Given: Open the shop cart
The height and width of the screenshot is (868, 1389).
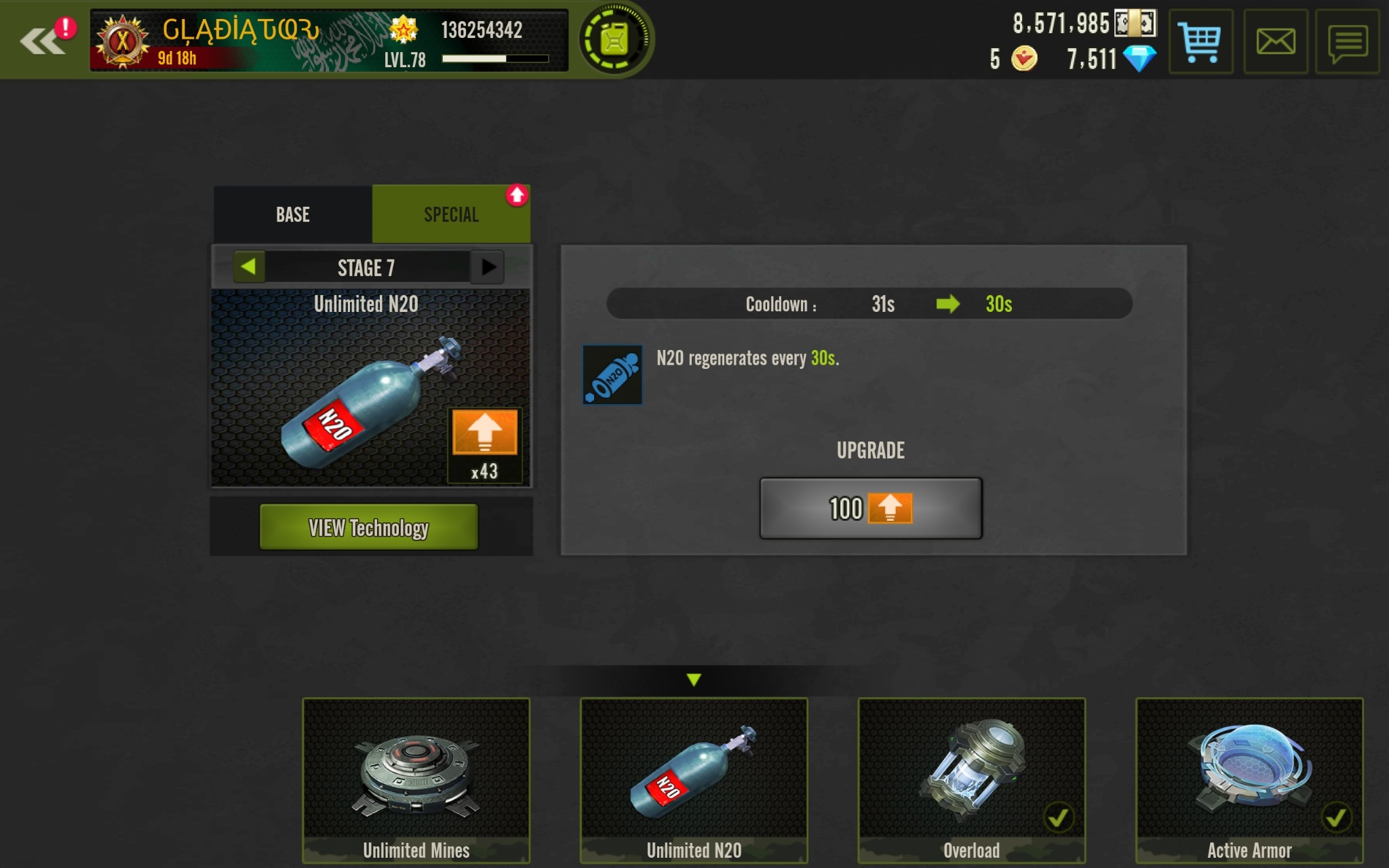Looking at the screenshot, I should (1200, 42).
